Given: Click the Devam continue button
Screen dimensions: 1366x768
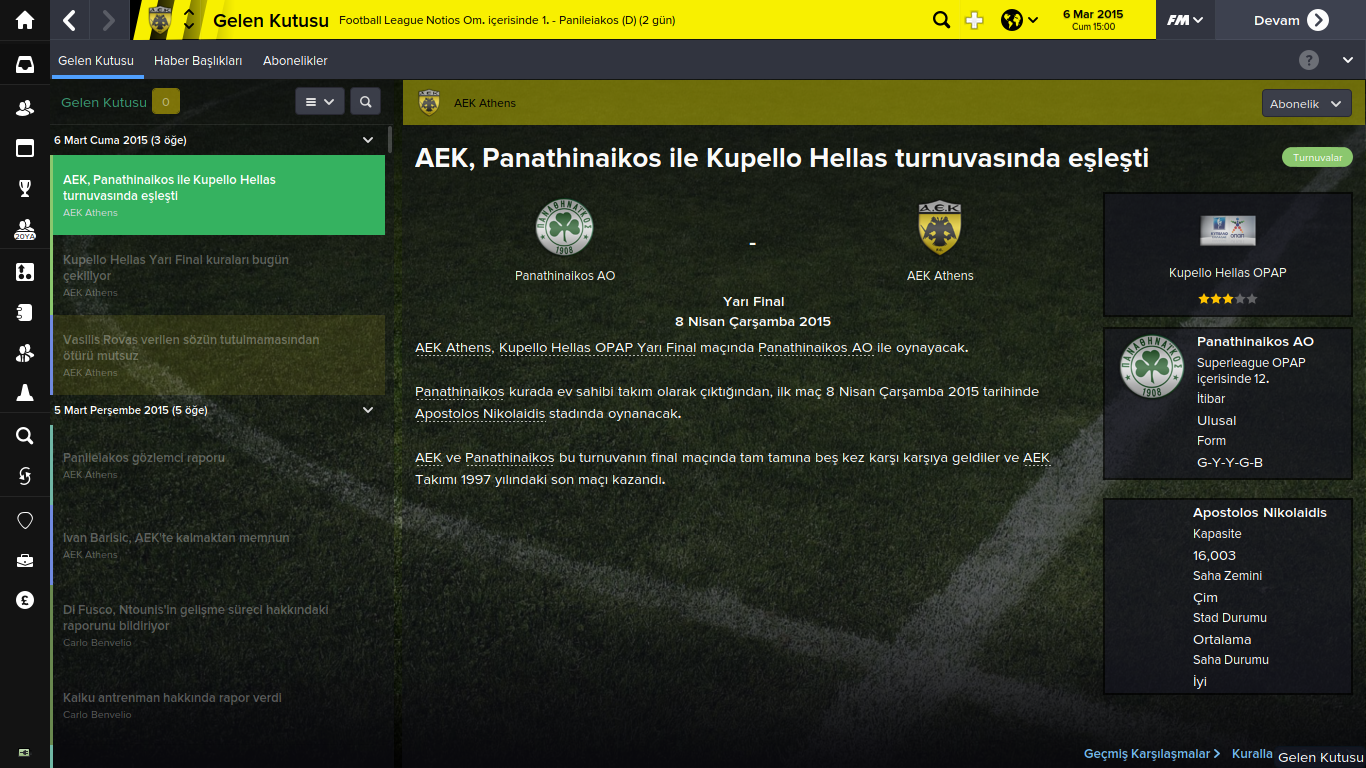Looking at the screenshot, I should pyautogui.click(x=1290, y=20).
